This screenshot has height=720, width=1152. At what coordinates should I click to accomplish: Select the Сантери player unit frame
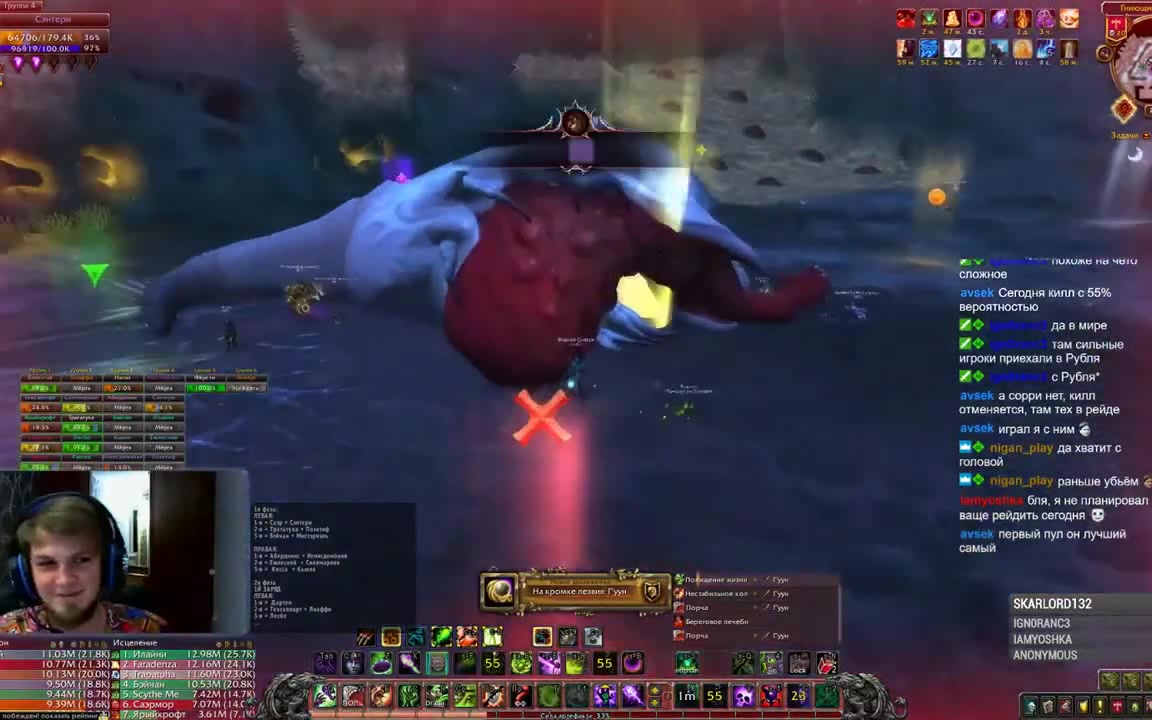(x=53, y=20)
